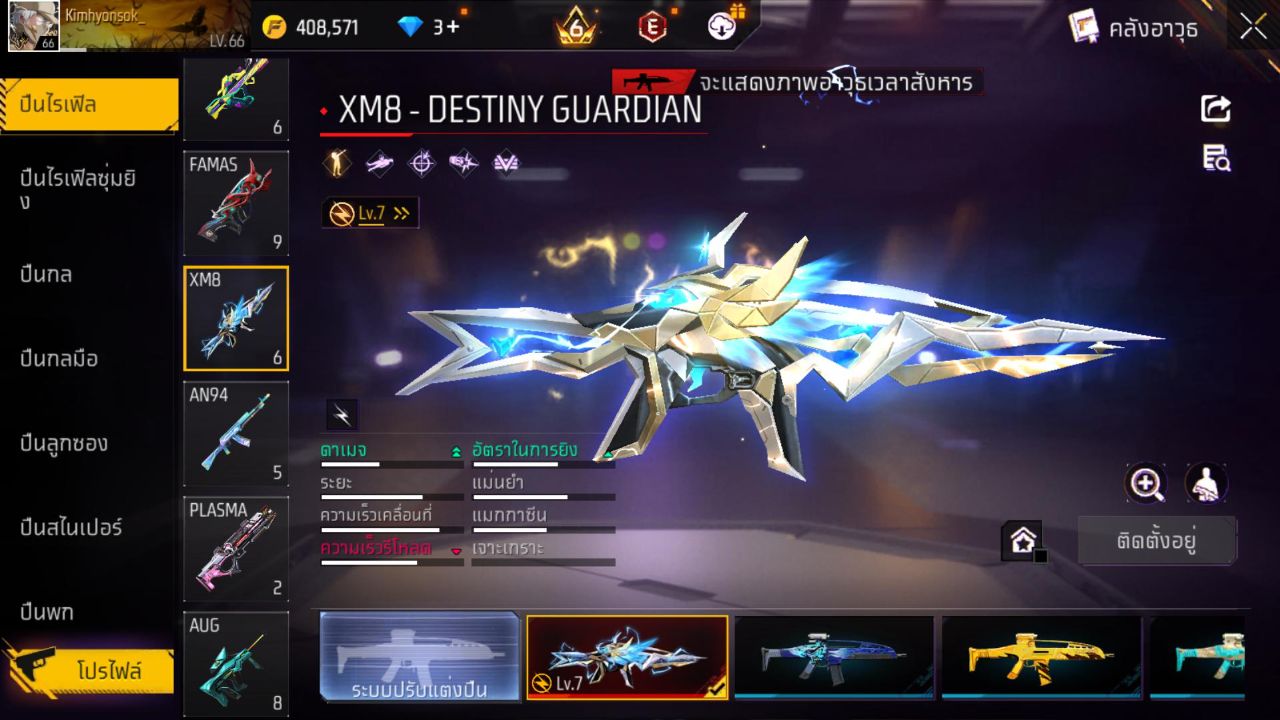Open the โปรไฟล์ tab
This screenshot has height=720, width=1280.
pyautogui.click(x=108, y=671)
